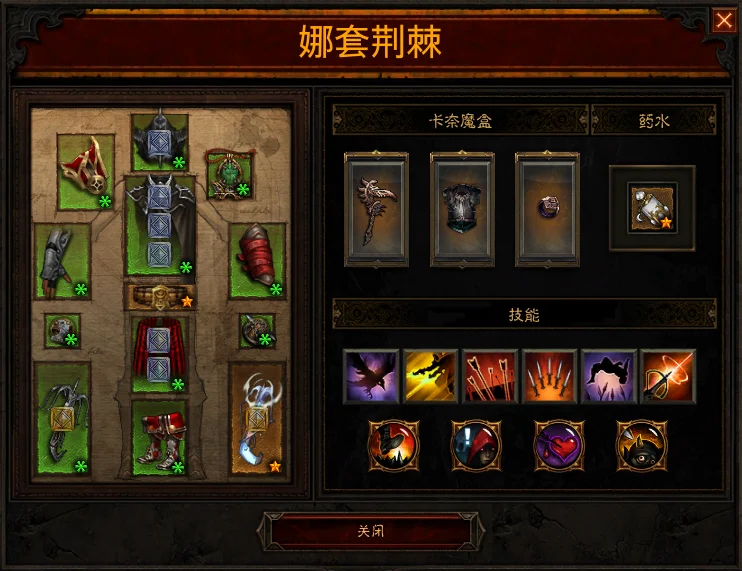The width and height of the screenshot is (742, 571).
Task: Select the red bracers slot
Action: (257, 260)
